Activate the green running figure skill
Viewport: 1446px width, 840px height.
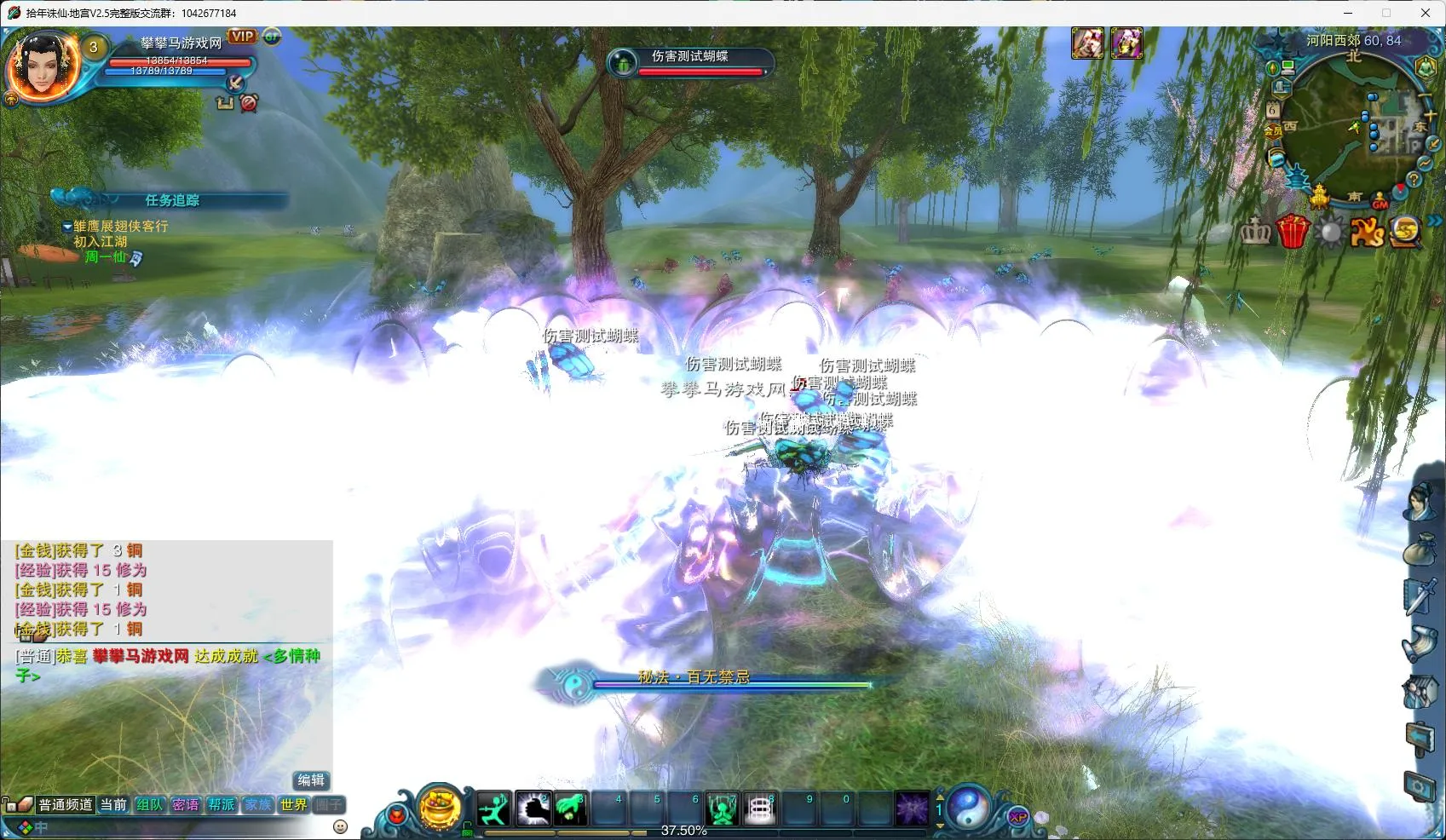[493, 808]
